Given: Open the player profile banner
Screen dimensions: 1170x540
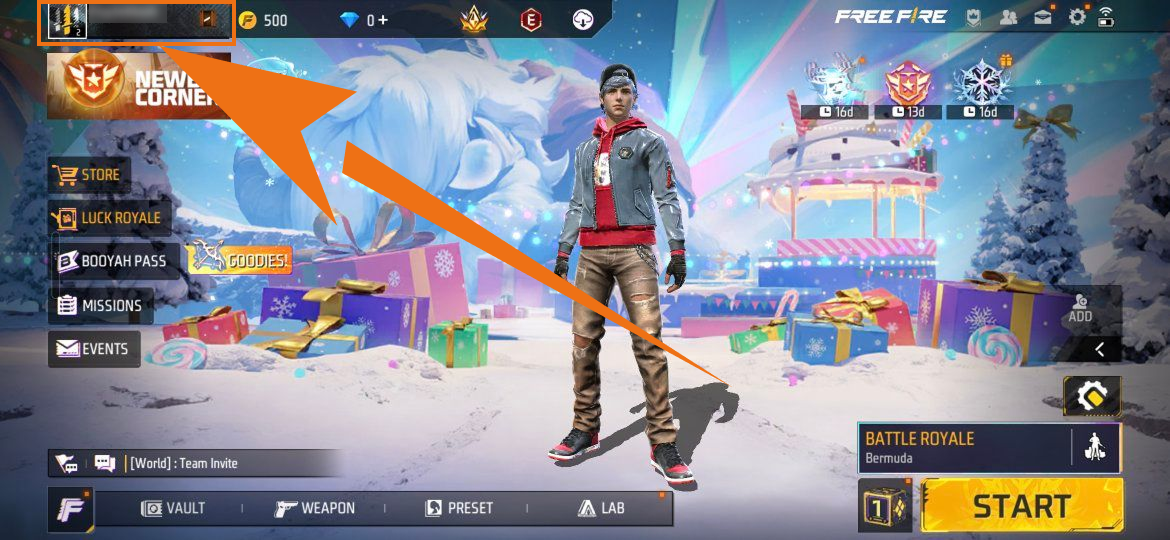Looking at the screenshot, I should [136, 22].
